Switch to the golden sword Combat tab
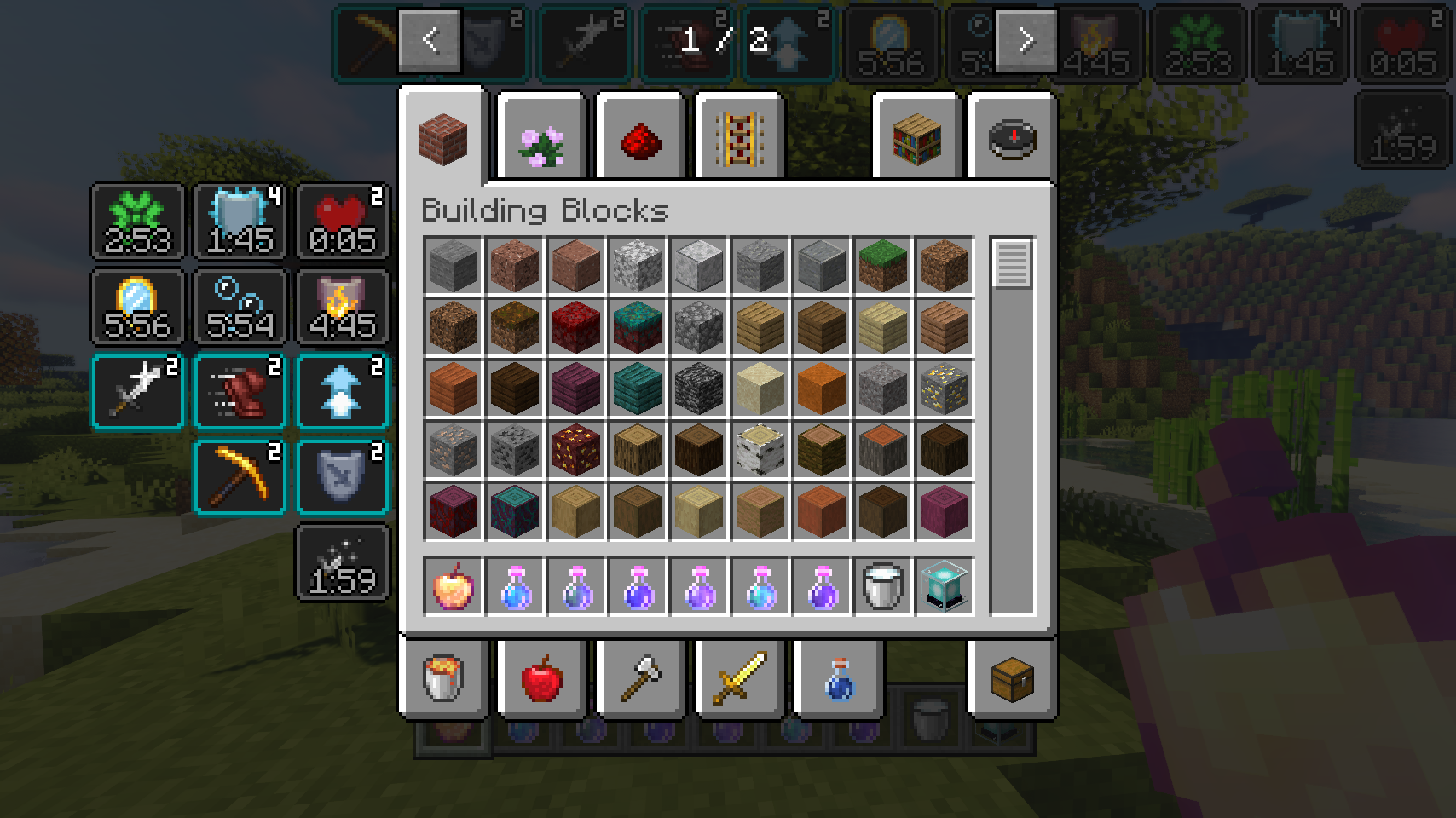 point(740,678)
